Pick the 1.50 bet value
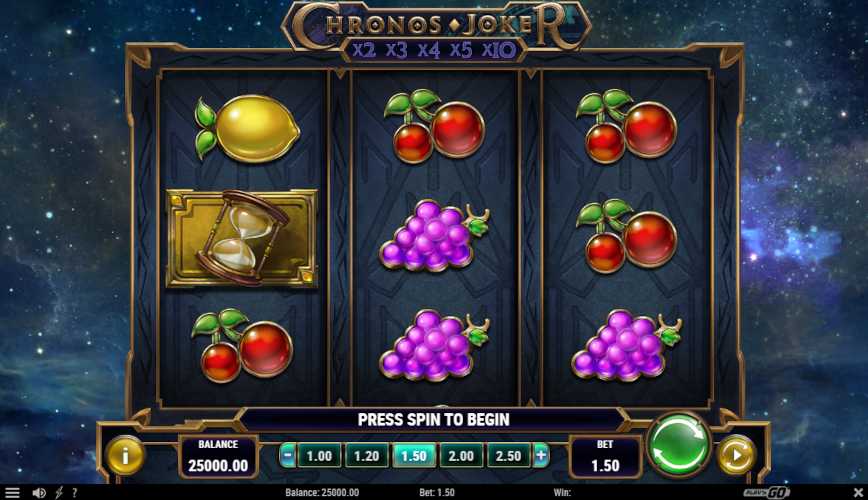 413,456
